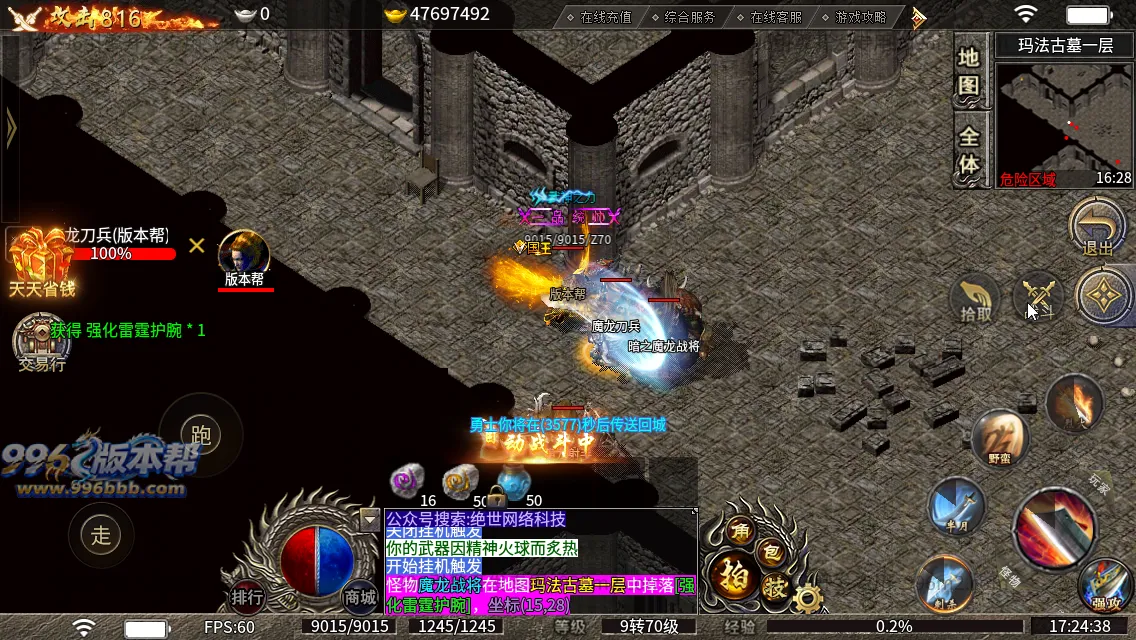Open the 在线充值 recharge menu
The width and height of the screenshot is (1136, 640).
pyautogui.click(x=597, y=17)
